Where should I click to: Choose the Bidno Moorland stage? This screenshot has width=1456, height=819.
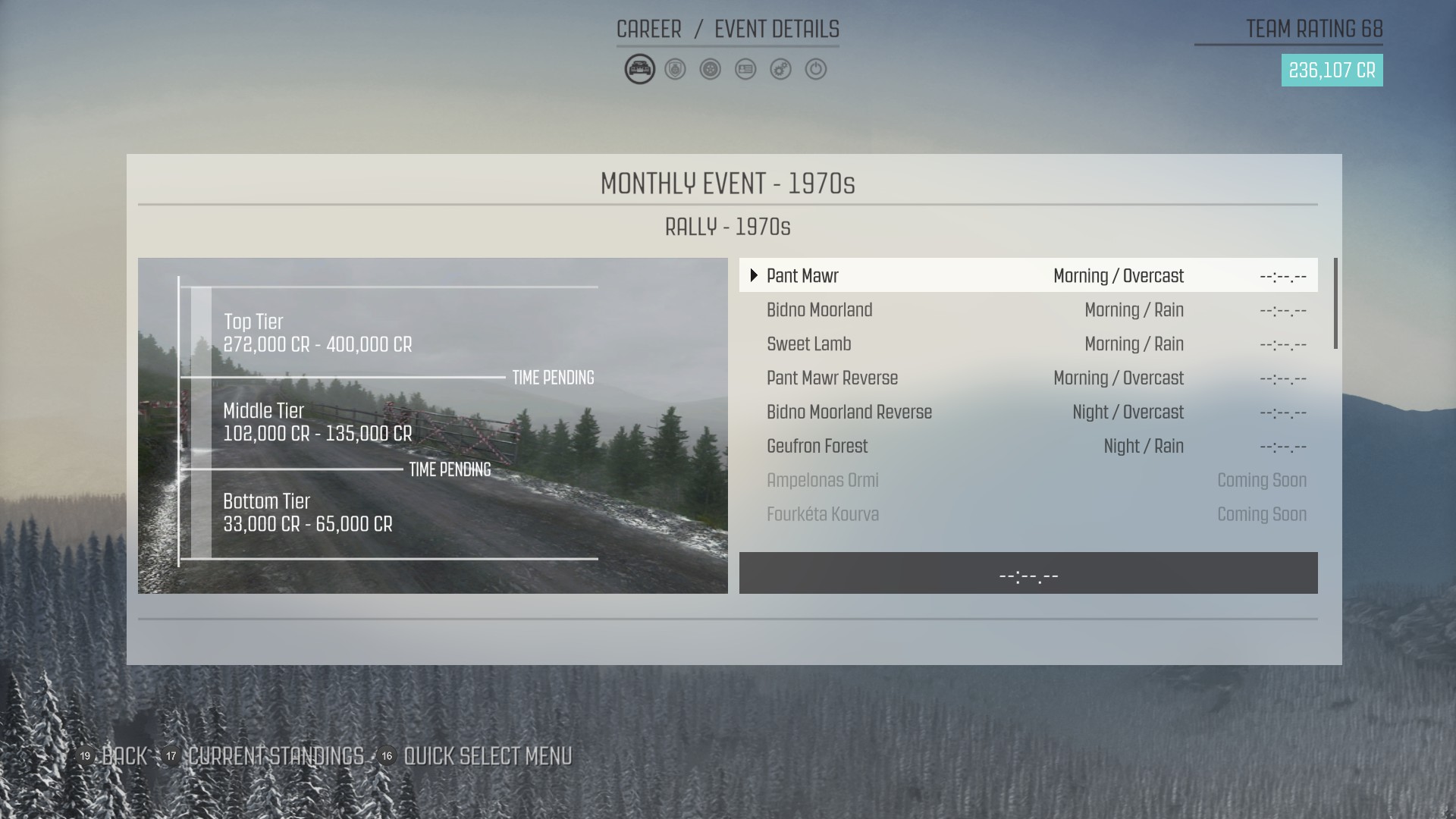(x=1028, y=309)
